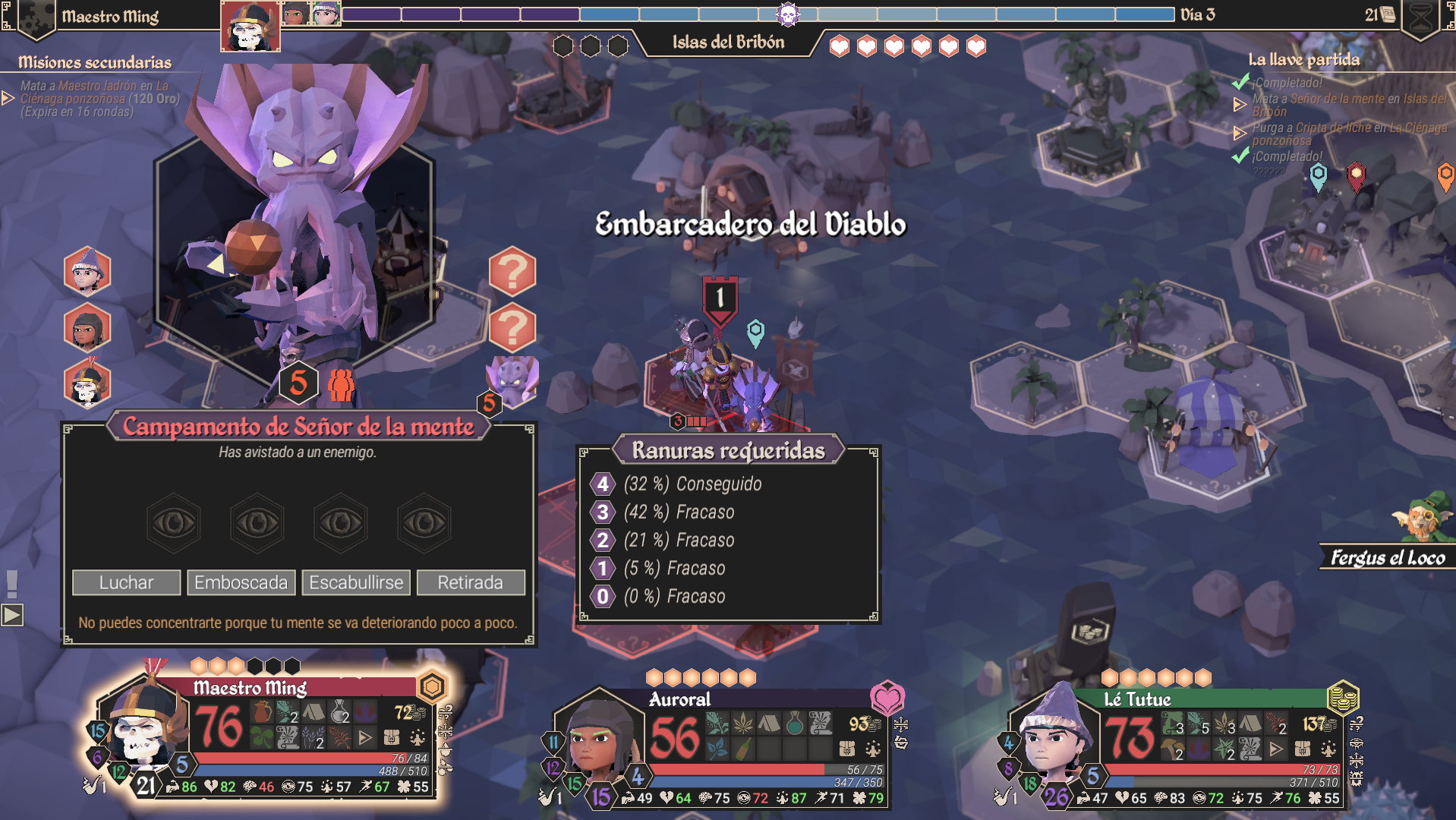
Task: Open the gear settings menu icon
Action: (34, 17)
